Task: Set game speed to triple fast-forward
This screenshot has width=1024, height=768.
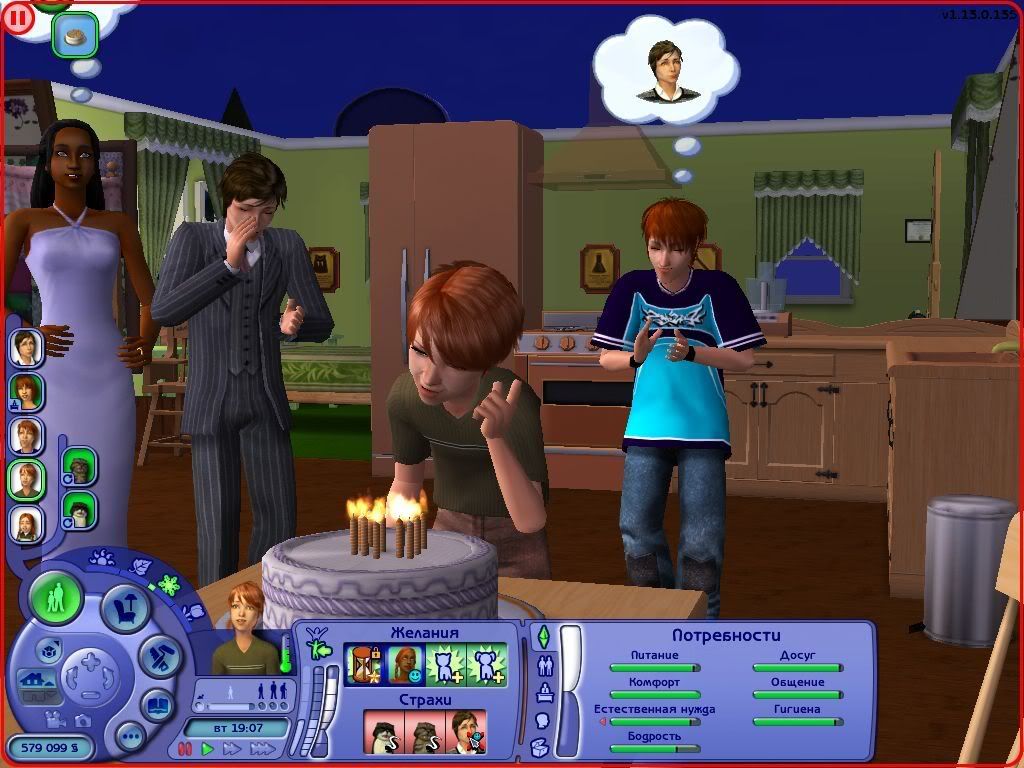Action: coord(262,748)
